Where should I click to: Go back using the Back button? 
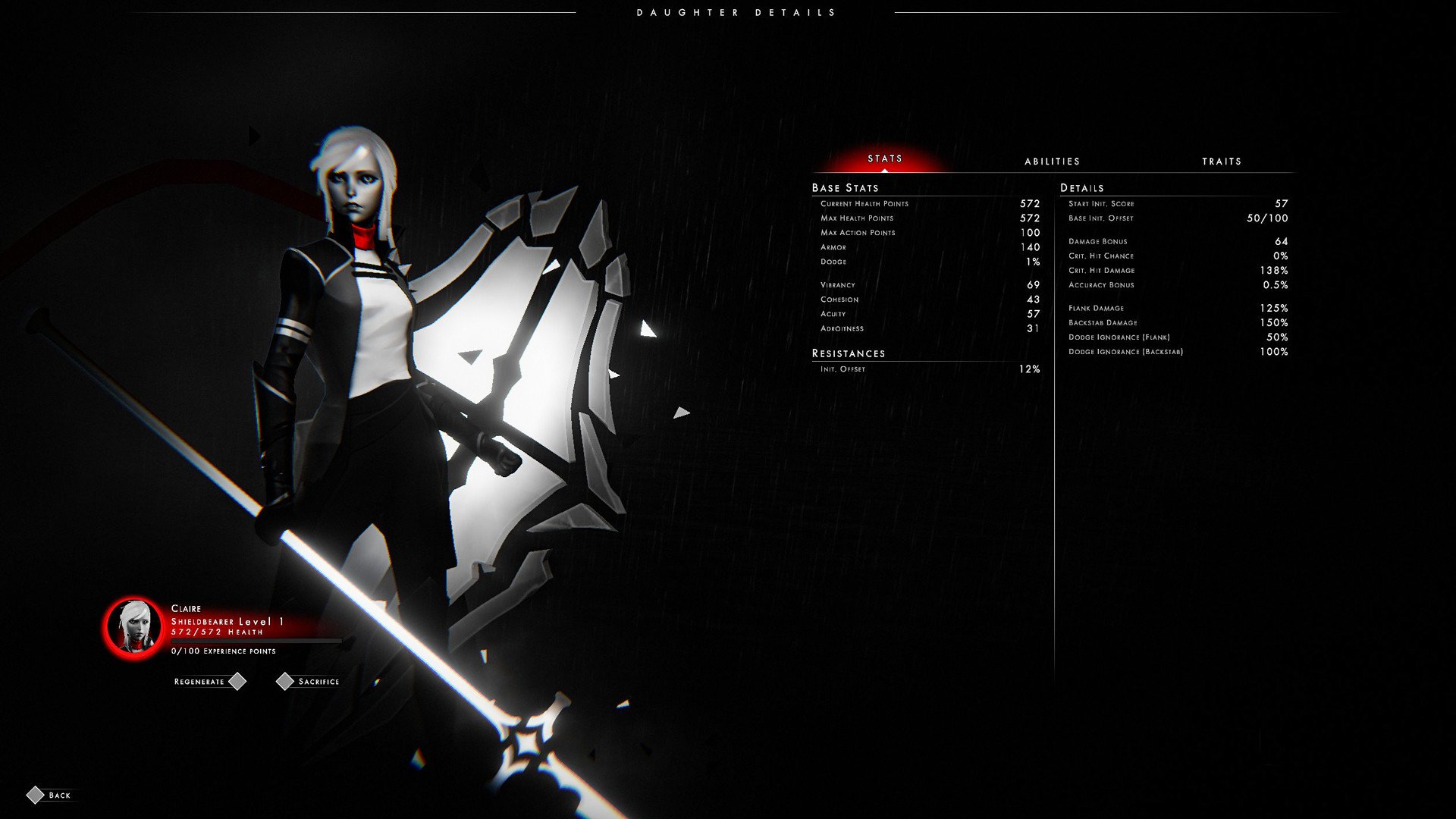click(58, 795)
